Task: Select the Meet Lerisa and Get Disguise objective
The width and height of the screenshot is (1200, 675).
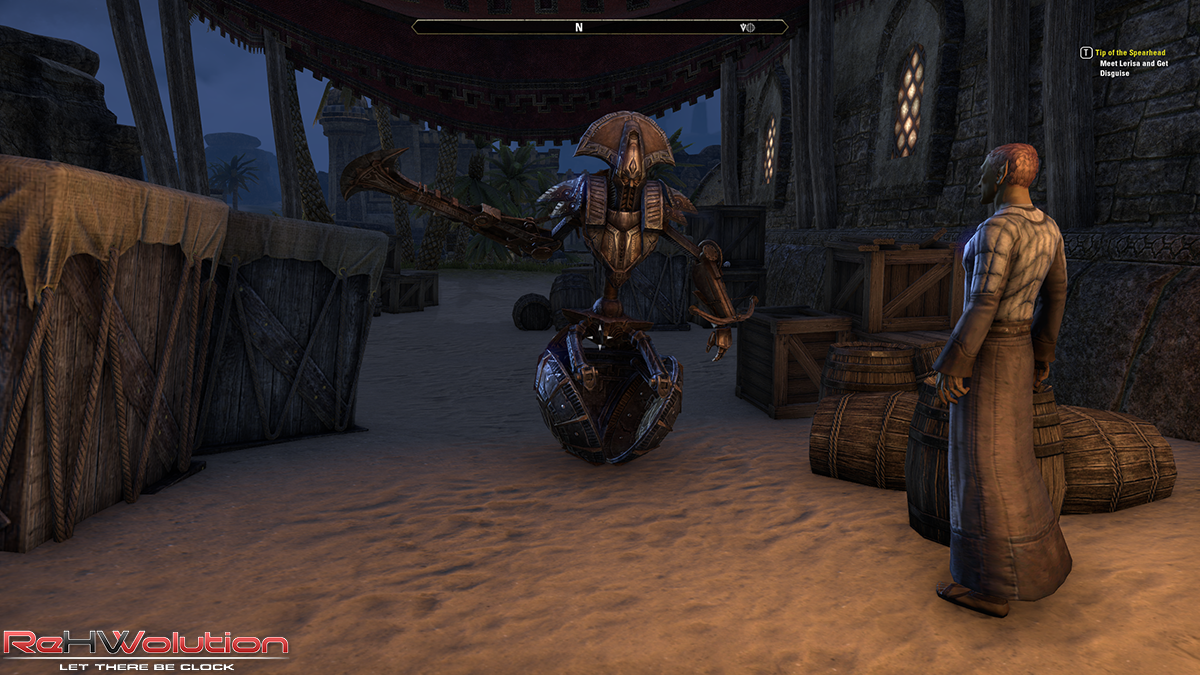Action: click(x=1133, y=67)
